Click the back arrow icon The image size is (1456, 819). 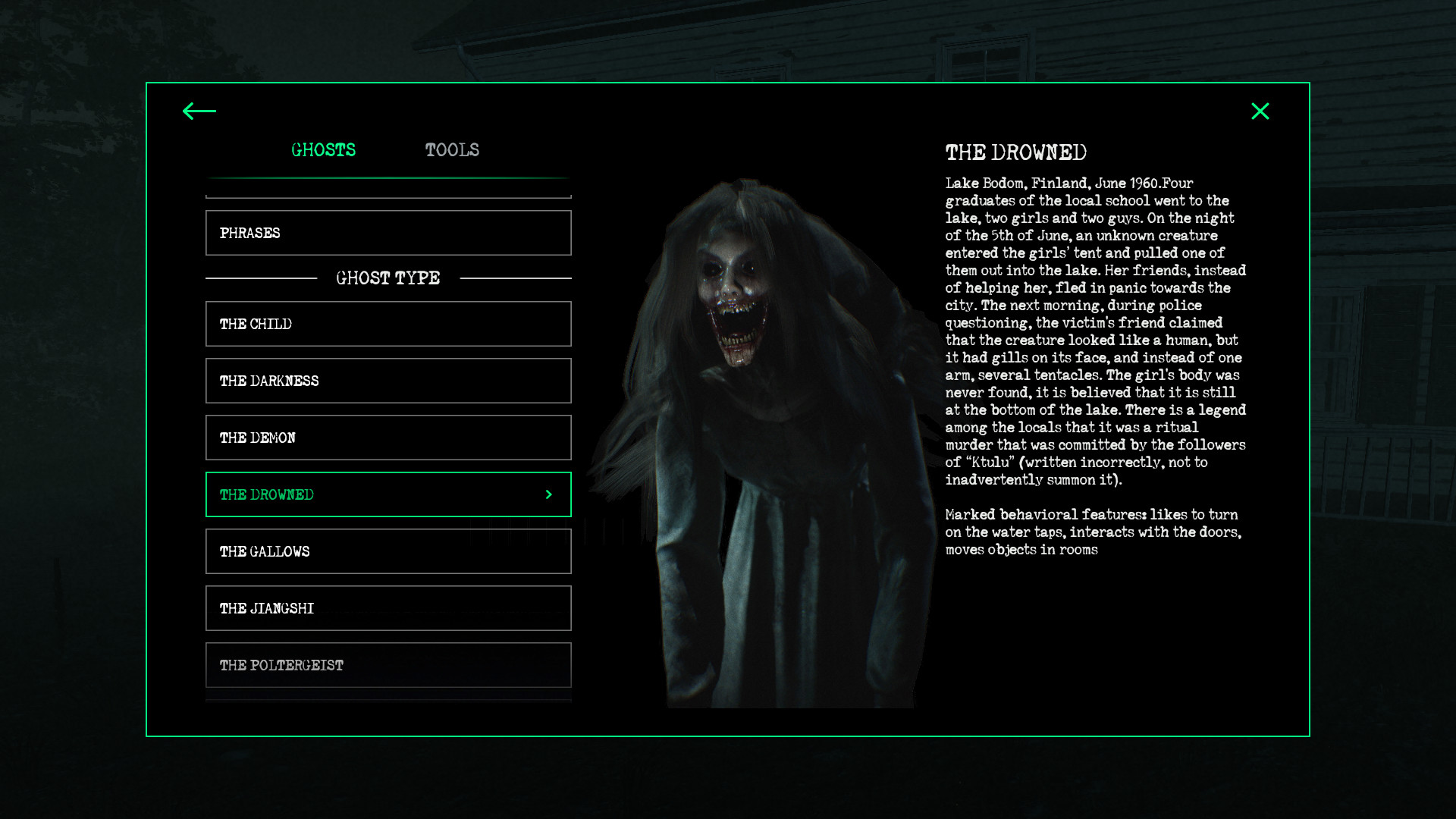tap(199, 111)
